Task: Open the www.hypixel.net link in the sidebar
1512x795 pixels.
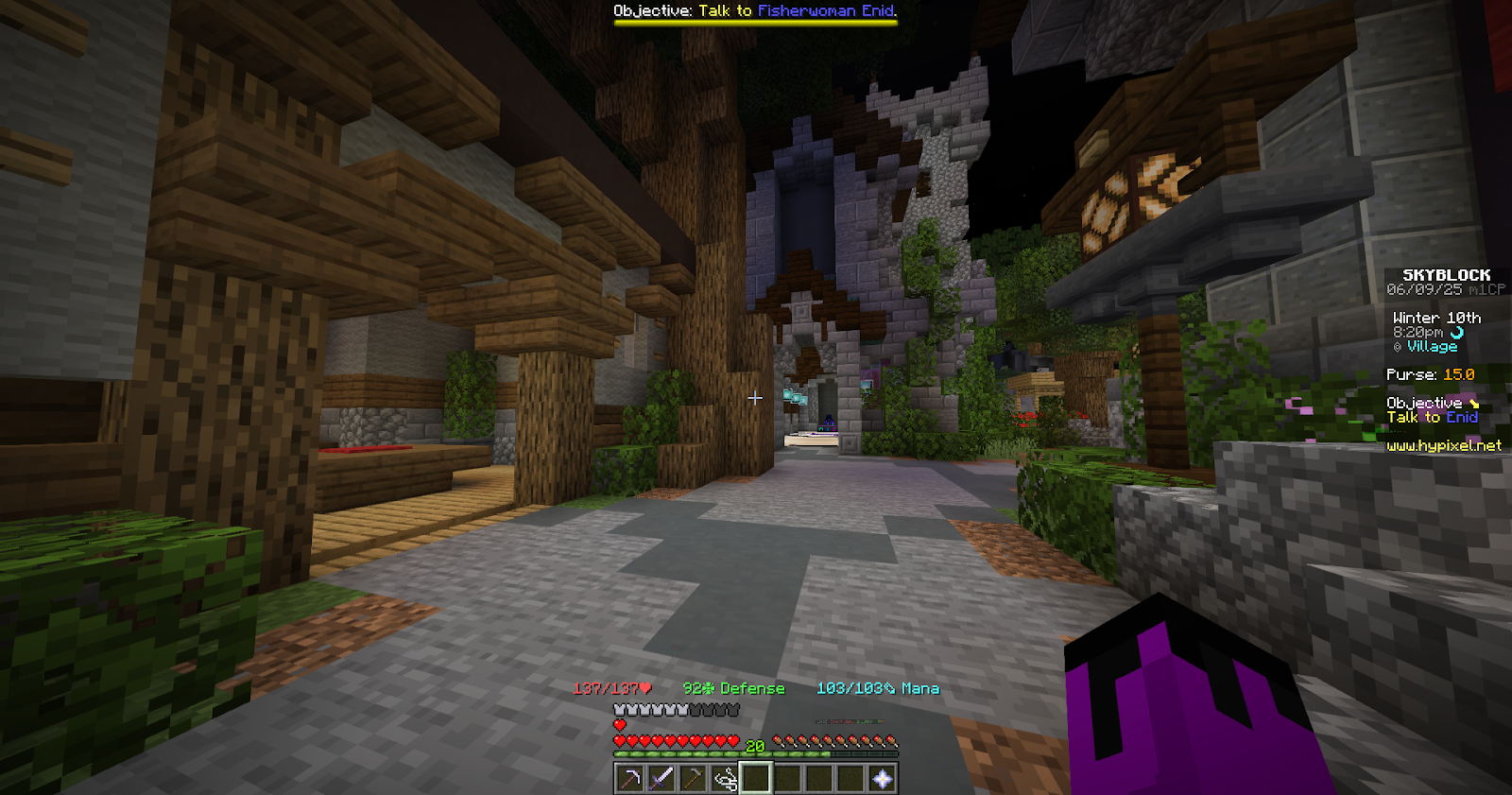Action: pyautogui.click(x=1445, y=444)
